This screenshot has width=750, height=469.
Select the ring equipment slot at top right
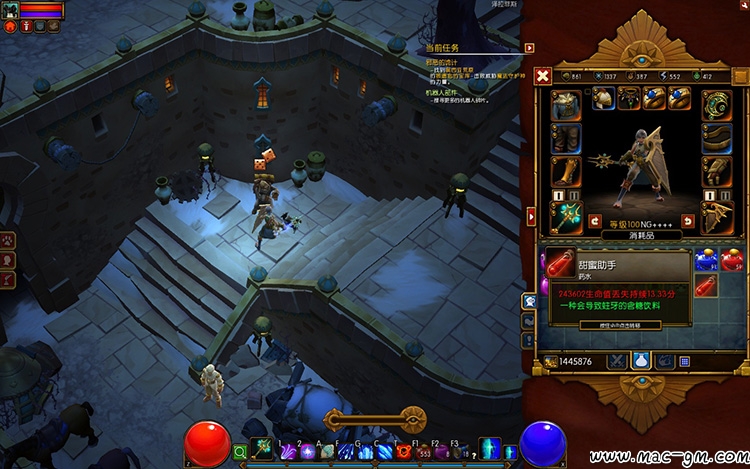pos(715,105)
